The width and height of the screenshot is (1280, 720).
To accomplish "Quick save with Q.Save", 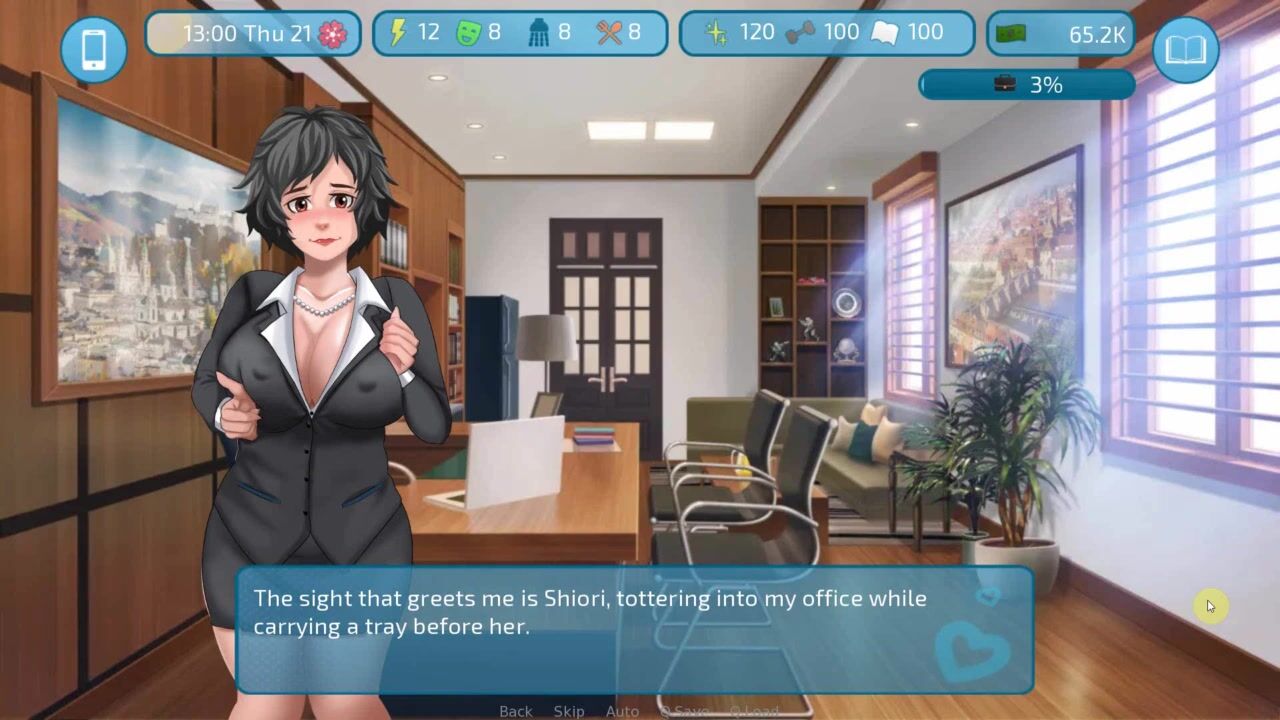I will coord(684,711).
